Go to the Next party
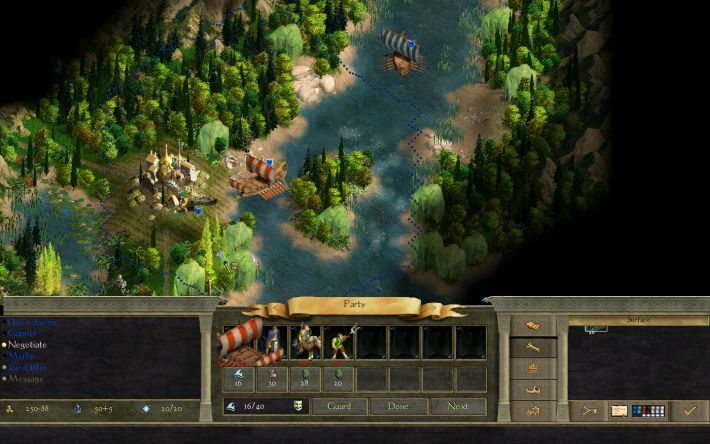The image size is (710, 444). (x=457, y=407)
